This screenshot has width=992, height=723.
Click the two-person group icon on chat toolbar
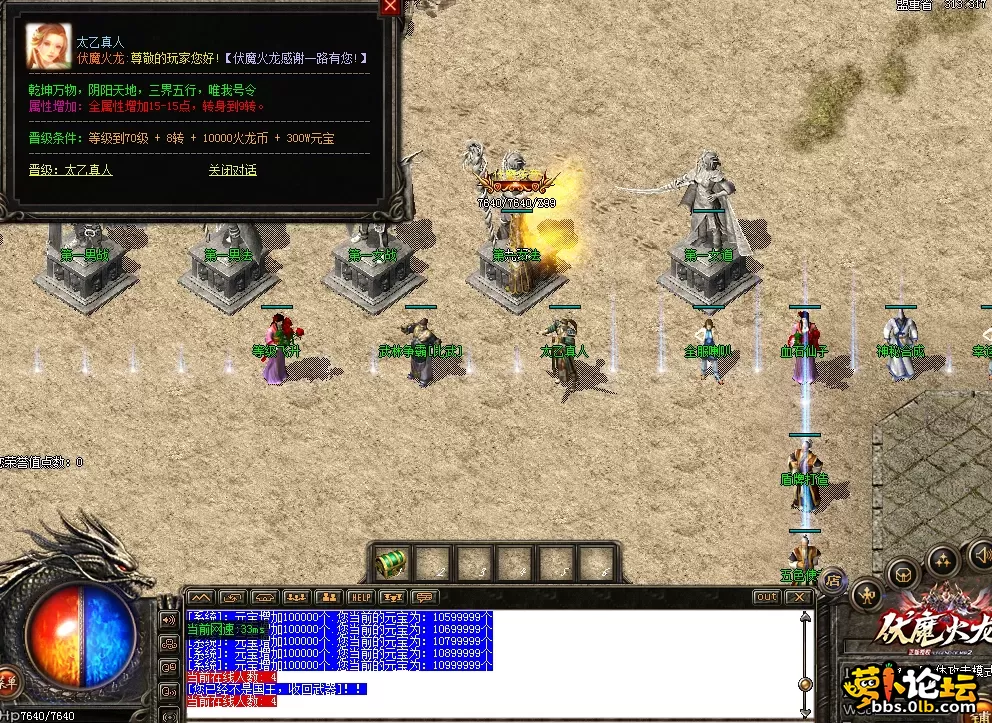[329, 597]
